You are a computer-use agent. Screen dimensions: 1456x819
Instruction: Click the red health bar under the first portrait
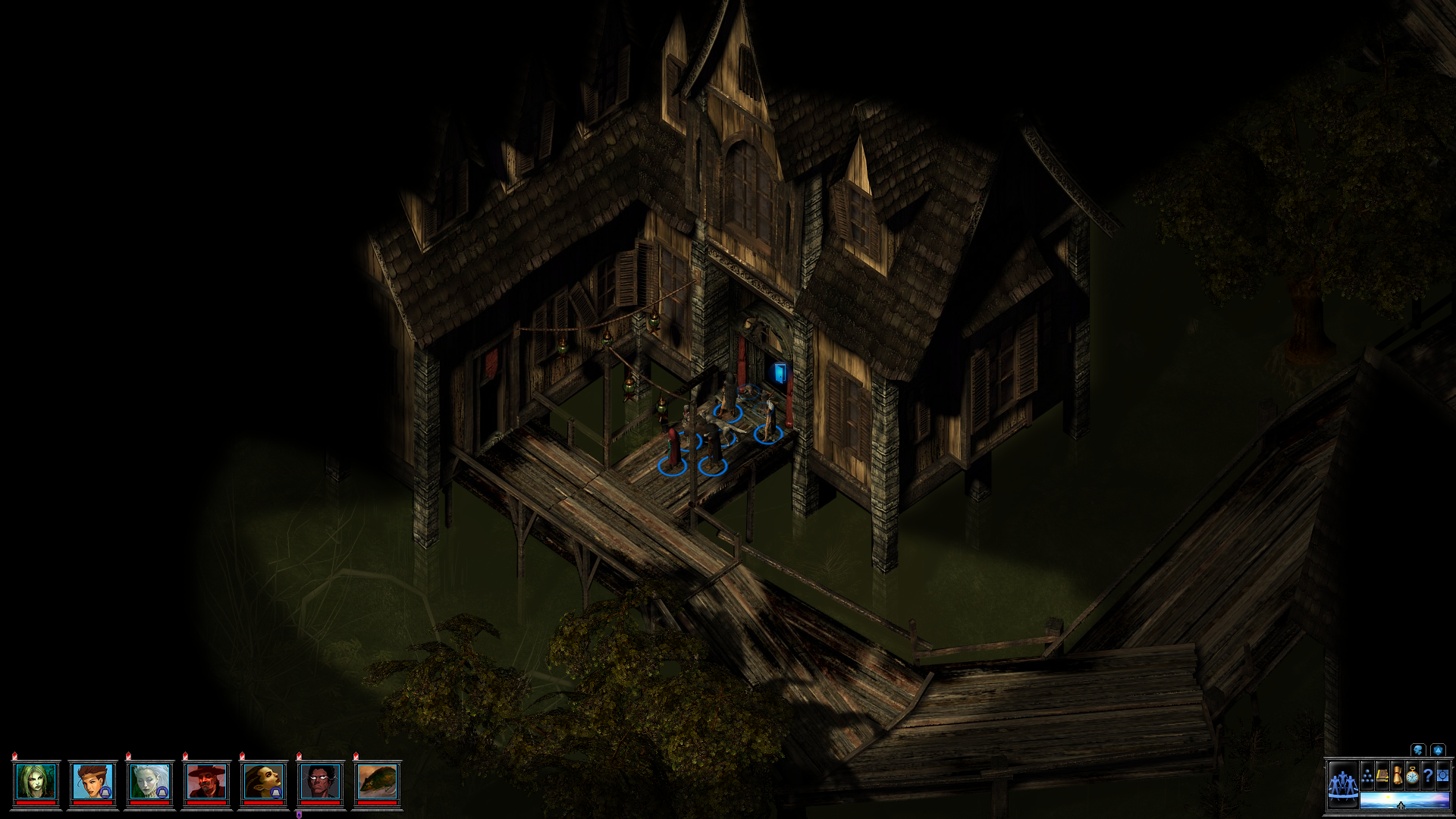click(x=35, y=802)
